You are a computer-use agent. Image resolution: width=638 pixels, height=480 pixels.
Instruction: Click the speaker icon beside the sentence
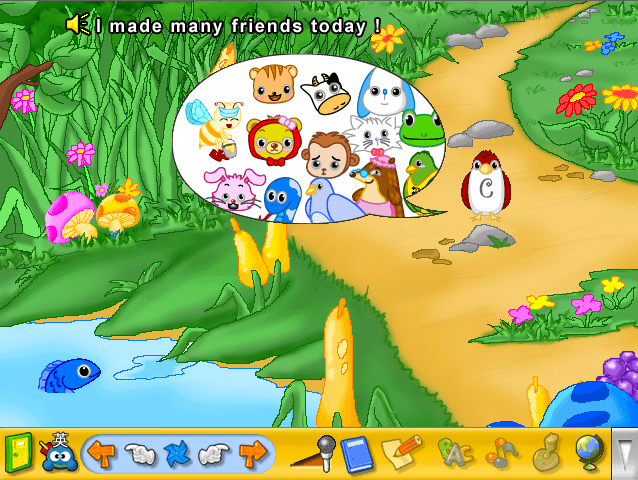pyautogui.click(x=78, y=22)
